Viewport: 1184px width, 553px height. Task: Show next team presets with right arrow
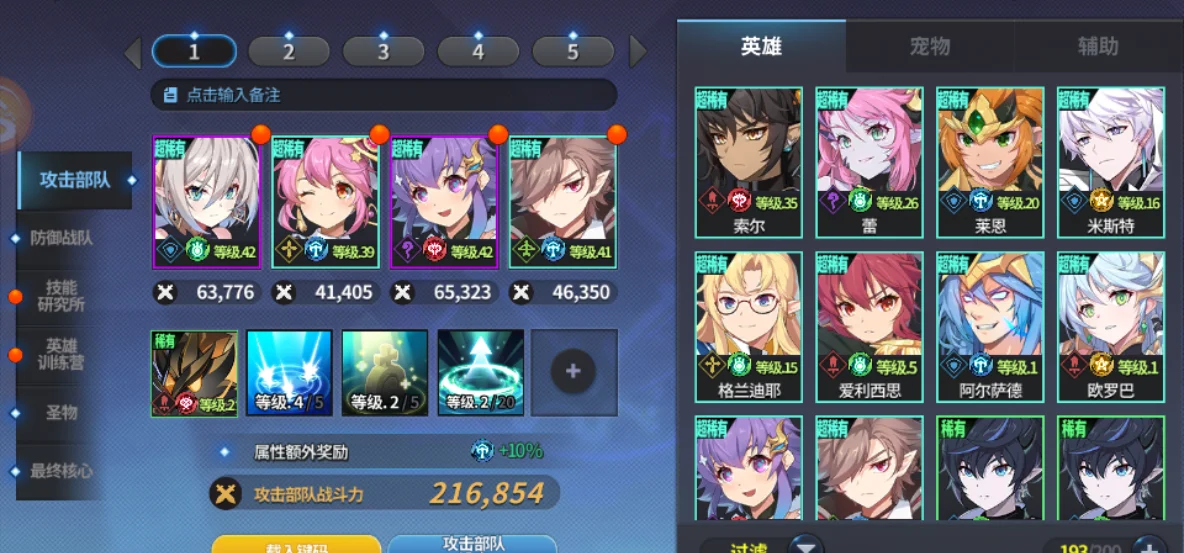(x=638, y=51)
